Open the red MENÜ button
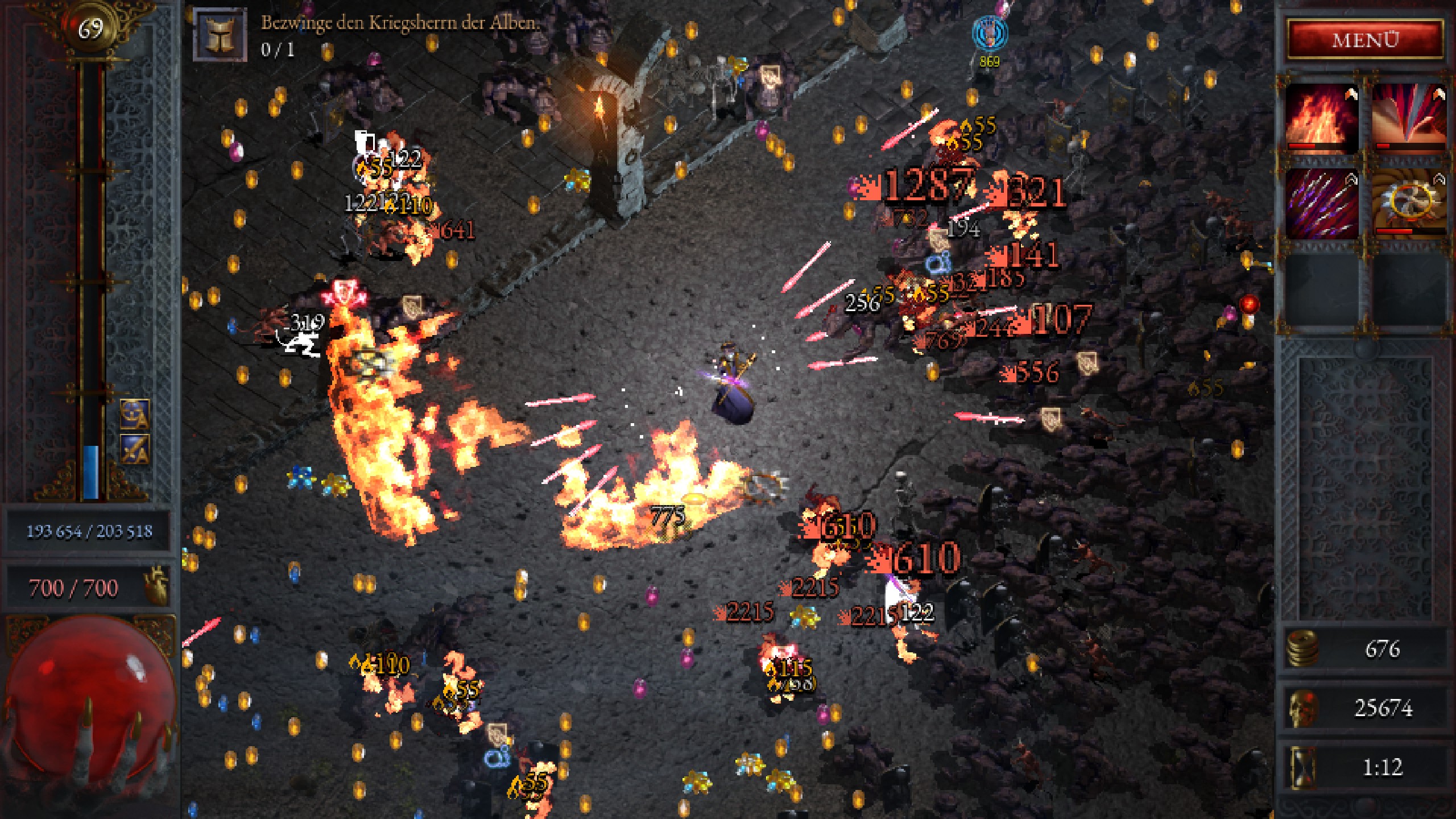 point(1365,40)
